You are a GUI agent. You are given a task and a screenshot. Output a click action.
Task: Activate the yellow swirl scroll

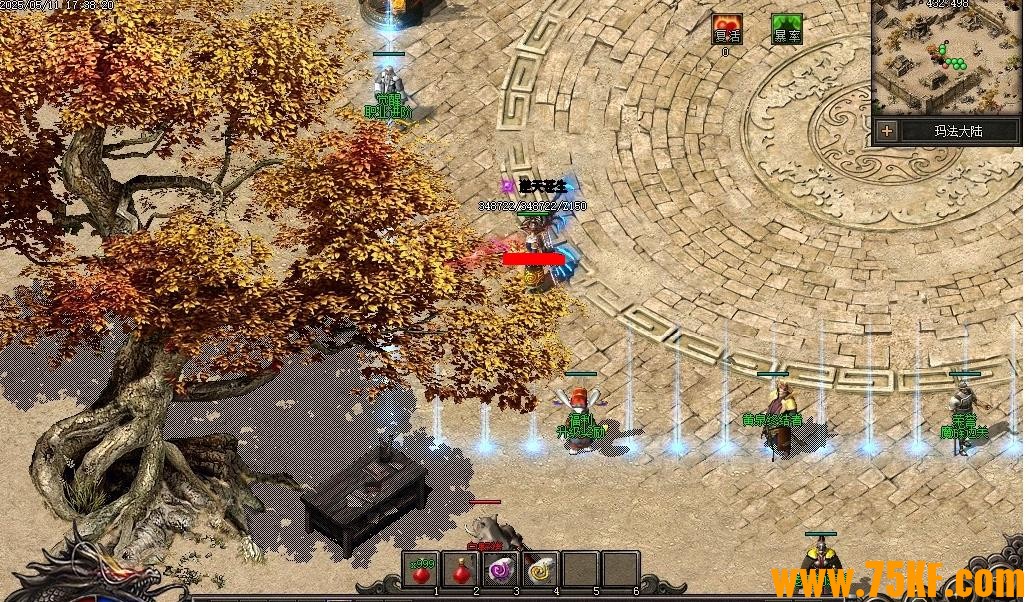pyautogui.click(x=540, y=570)
